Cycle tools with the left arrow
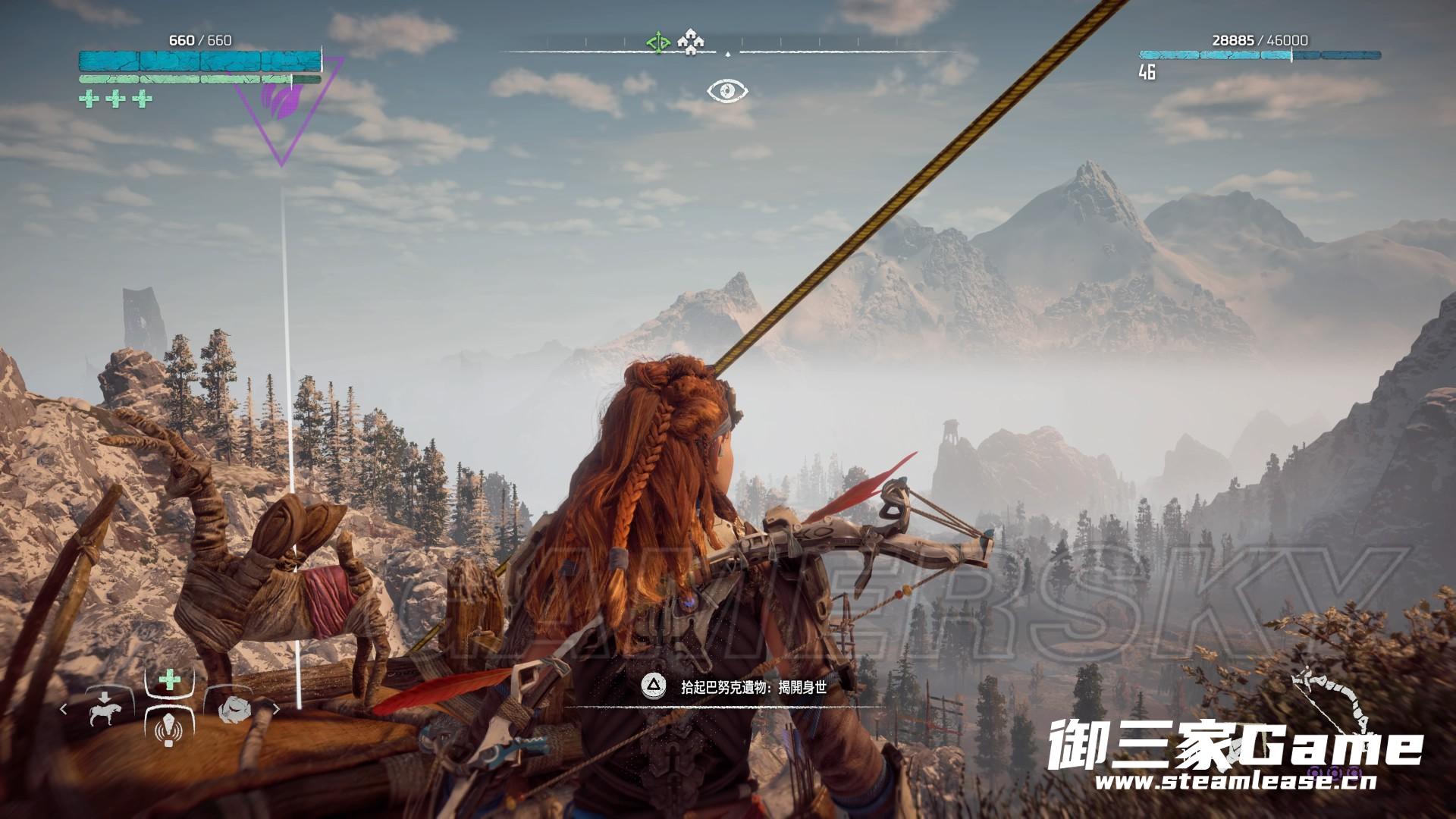This screenshot has width=1456, height=819. [64, 710]
